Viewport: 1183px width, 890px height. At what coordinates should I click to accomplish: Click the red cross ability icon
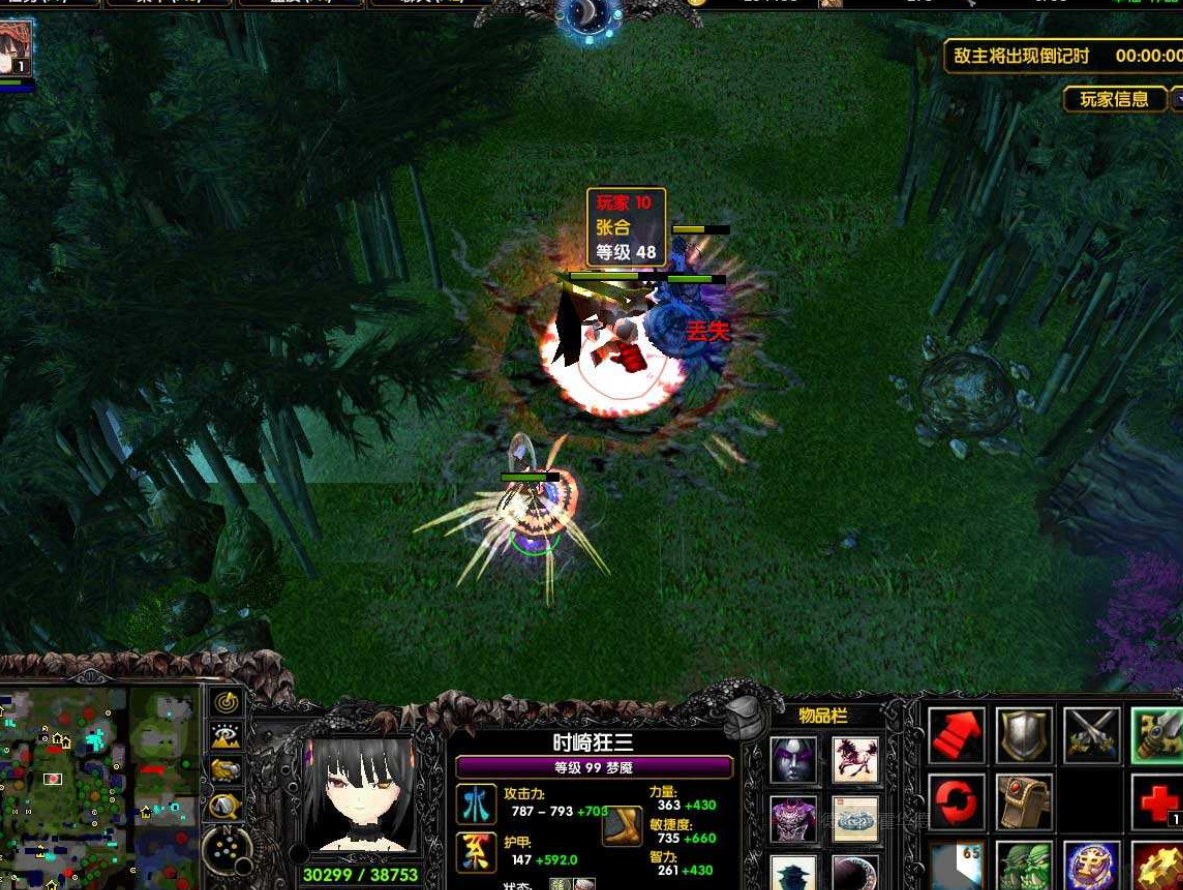pos(1158,802)
